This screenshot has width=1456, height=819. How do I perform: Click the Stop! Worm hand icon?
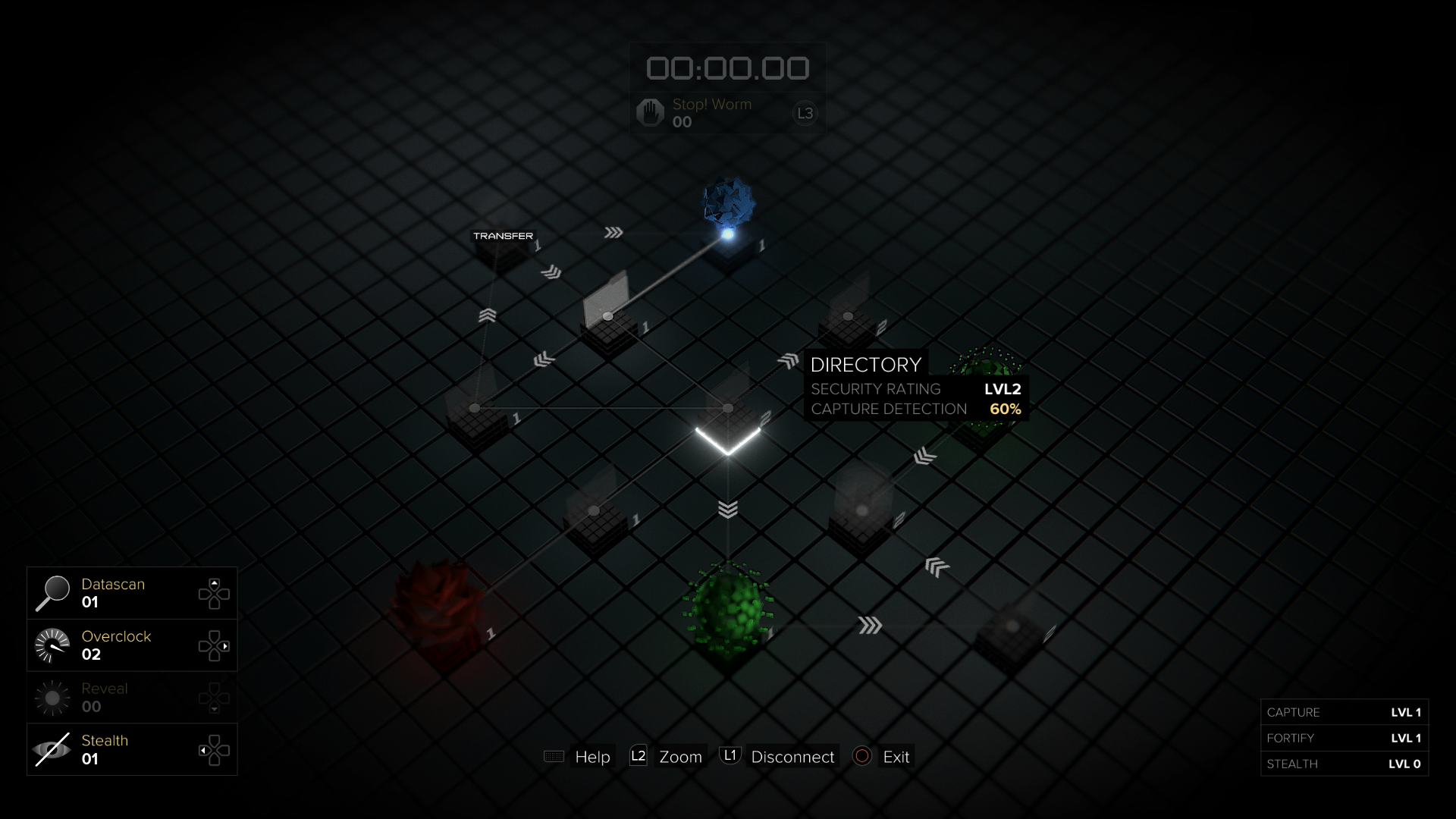(648, 111)
